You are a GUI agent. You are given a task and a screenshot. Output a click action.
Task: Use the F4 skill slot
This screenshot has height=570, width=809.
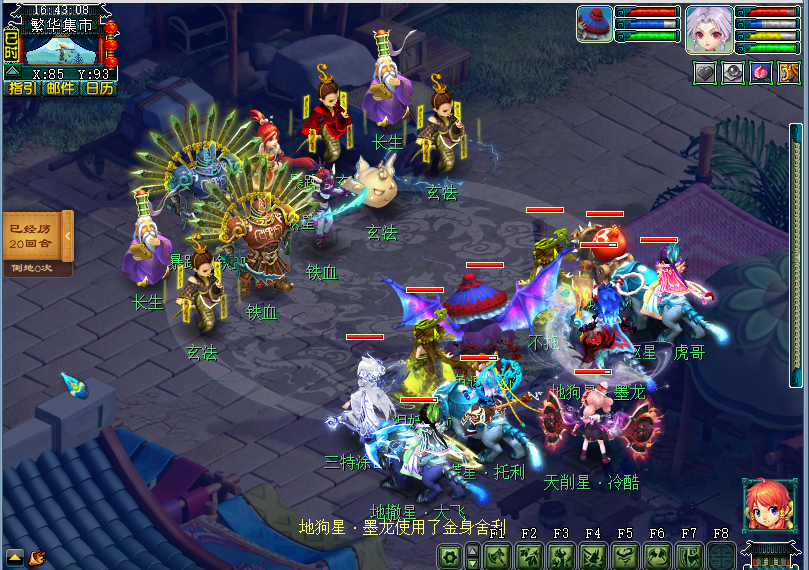point(593,556)
